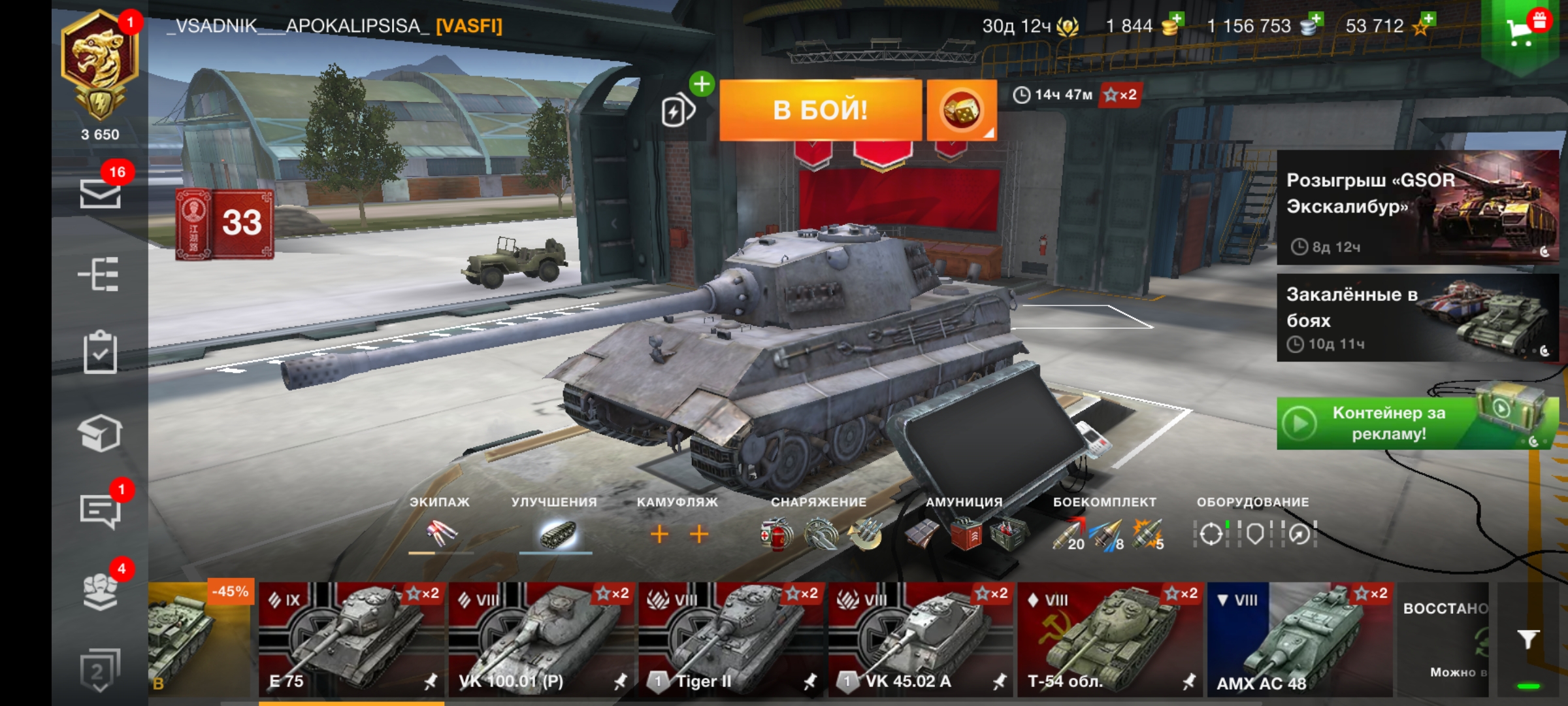Open the chat messages icon
This screenshot has width=1568, height=706.
pyautogui.click(x=100, y=511)
